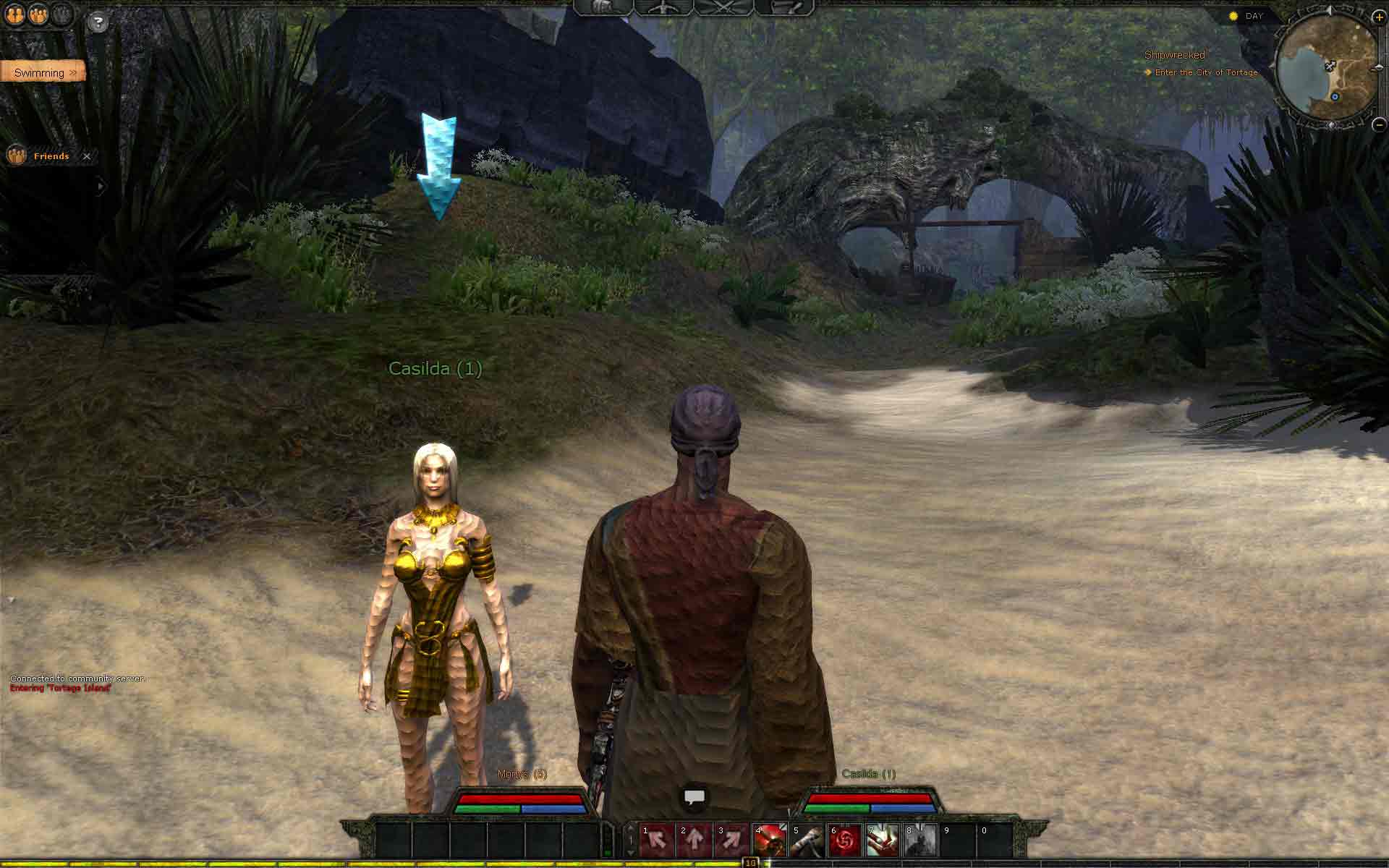Activate the red strike ability in slot 4
This screenshot has height=868, width=1389.
[770, 840]
